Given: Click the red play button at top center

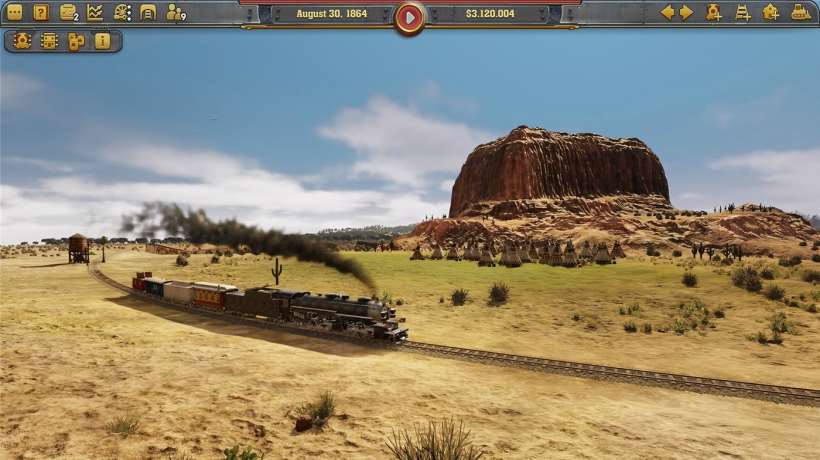Looking at the screenshot, I should (409, 16).
